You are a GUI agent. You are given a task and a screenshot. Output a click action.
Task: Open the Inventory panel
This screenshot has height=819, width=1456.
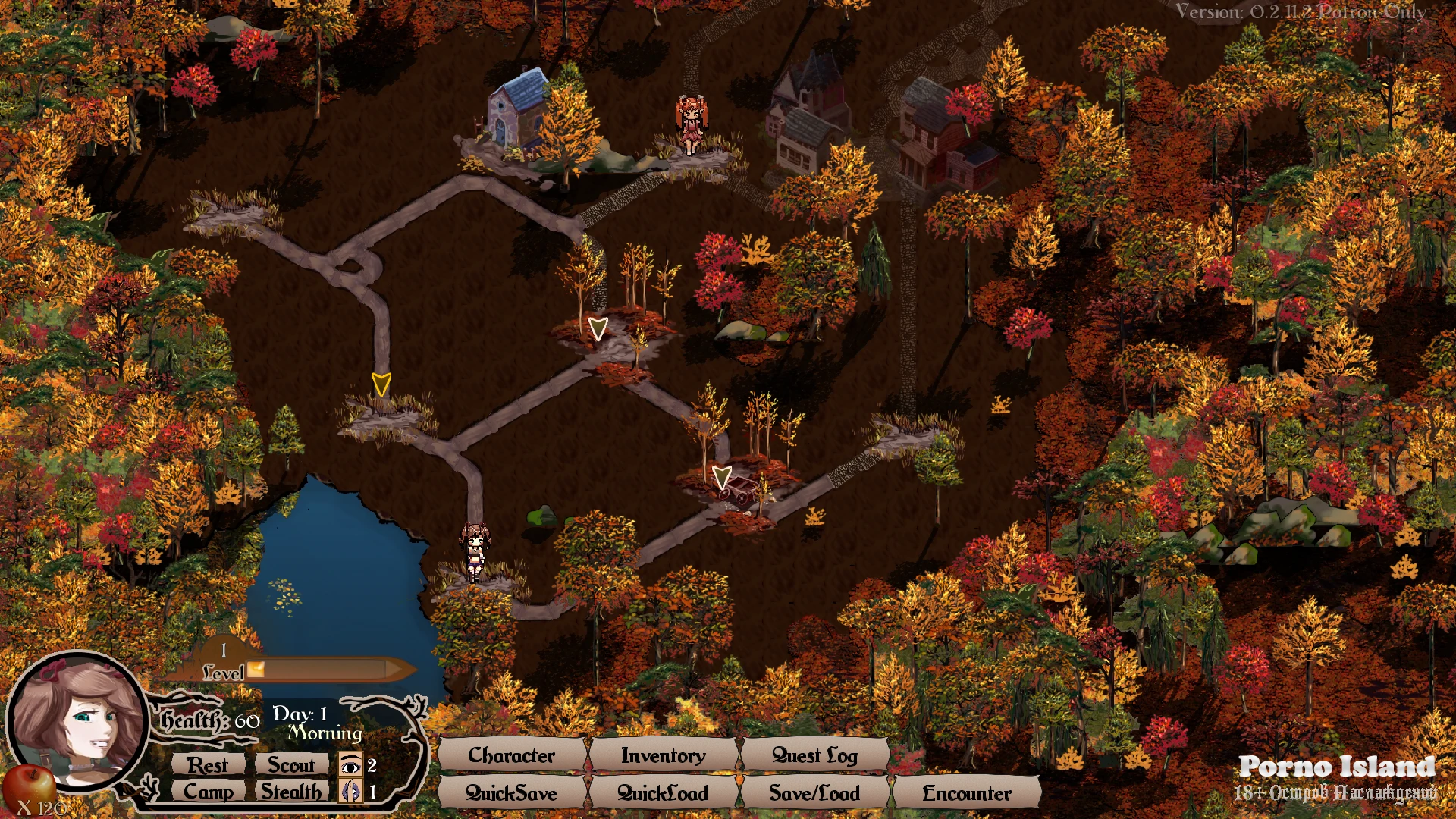[x=663, y=755]
